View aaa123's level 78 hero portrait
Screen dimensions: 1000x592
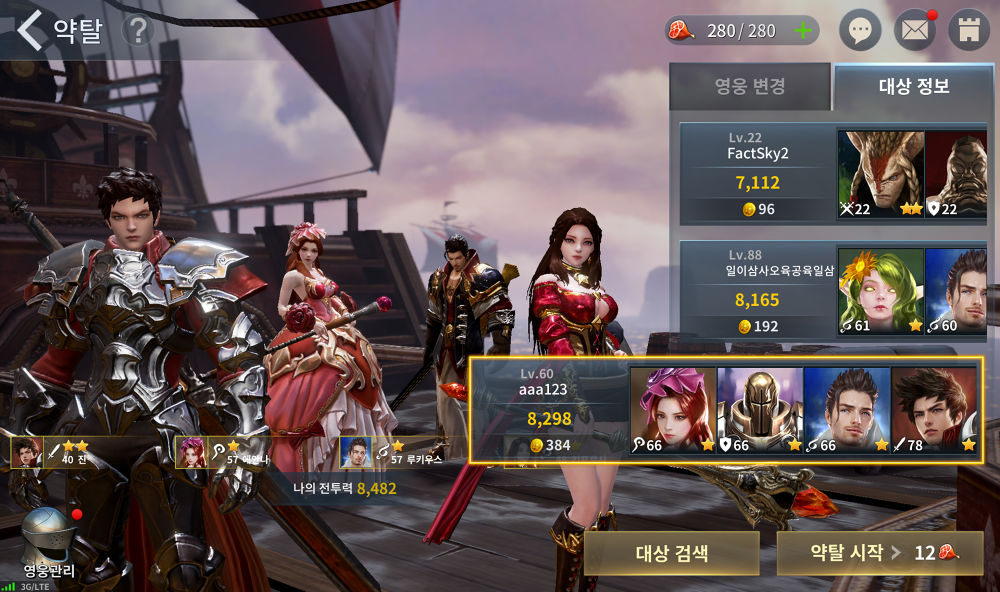click(x=934, y=410)
